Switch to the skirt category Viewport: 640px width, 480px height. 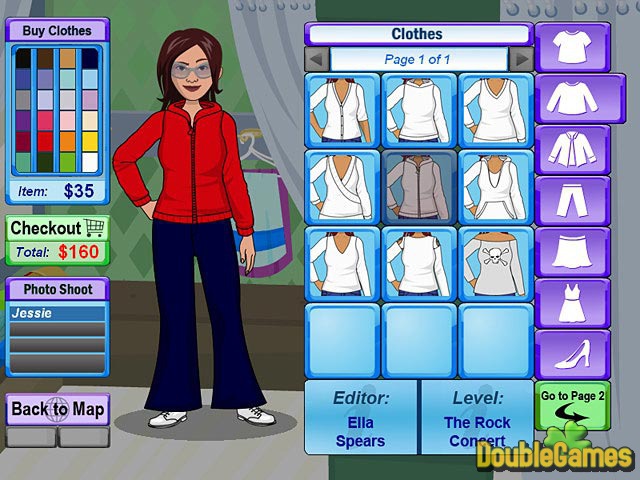573,253
